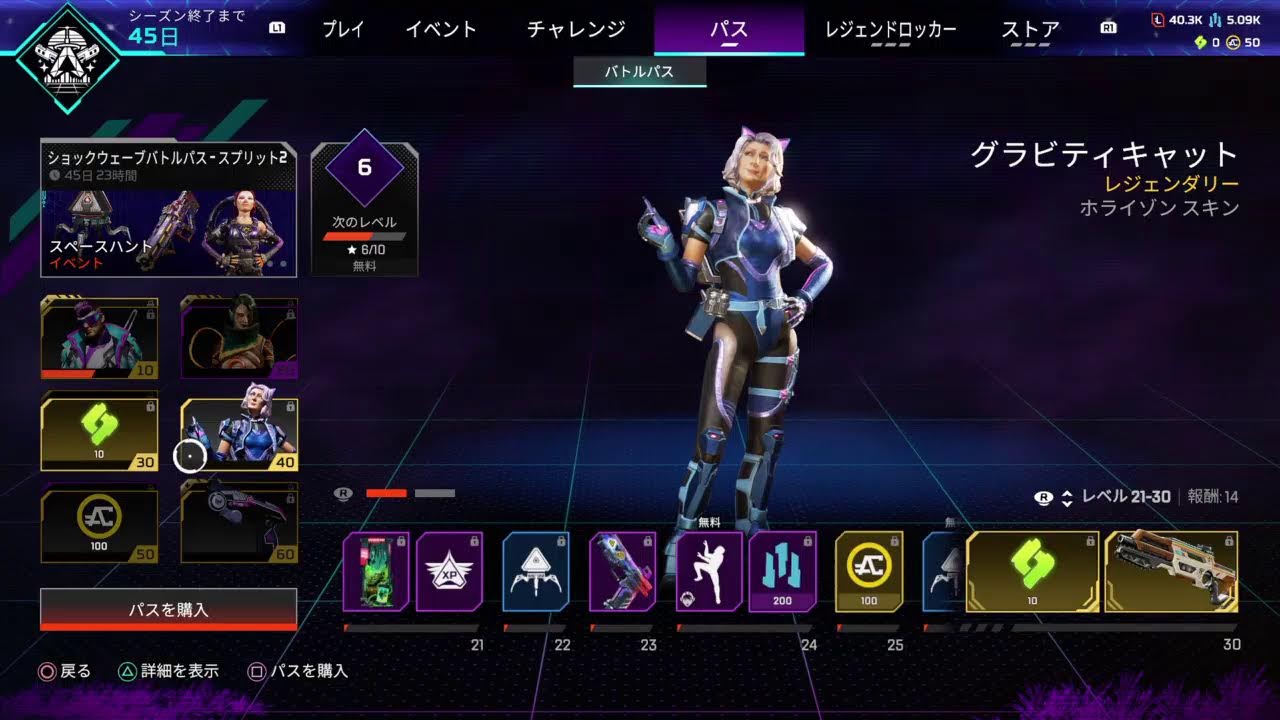Click the パスを購入 purchase button
Image resolution: width=1280 pixels, height=720 pixels.
[x=168, y=605]
